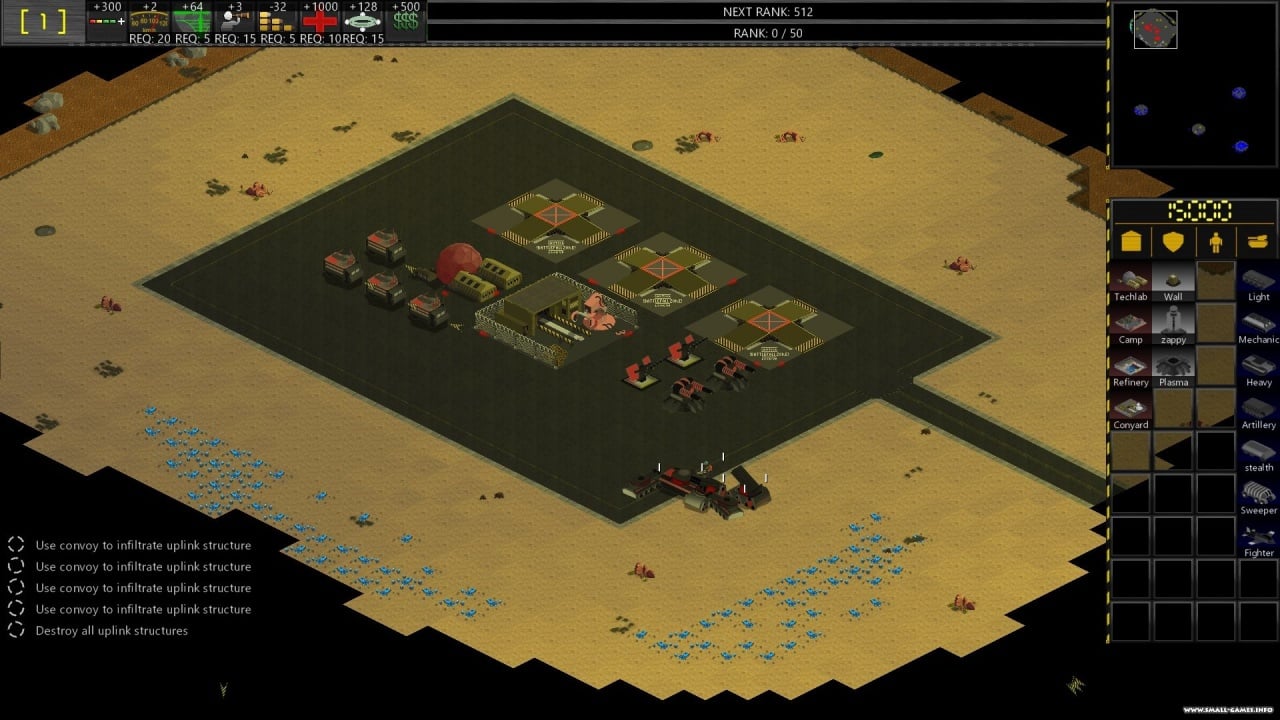Click the minimap in the corner
The width and height of the screenshot is (1280, 720).
tap(1193, 84)
